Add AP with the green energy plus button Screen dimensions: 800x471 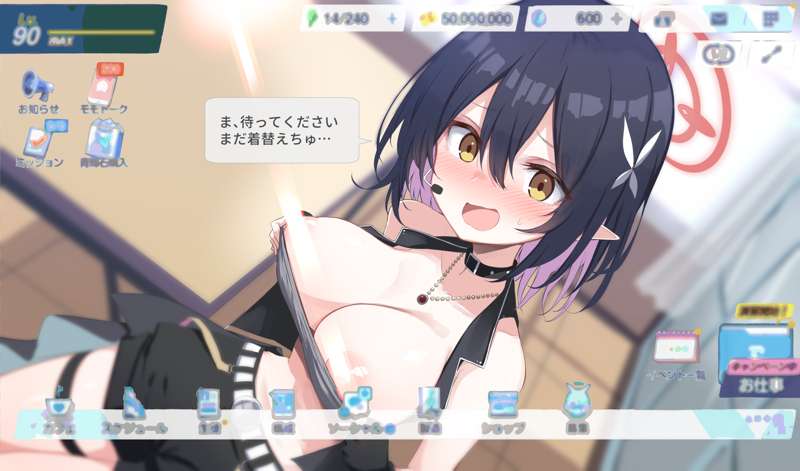[391, 19]
